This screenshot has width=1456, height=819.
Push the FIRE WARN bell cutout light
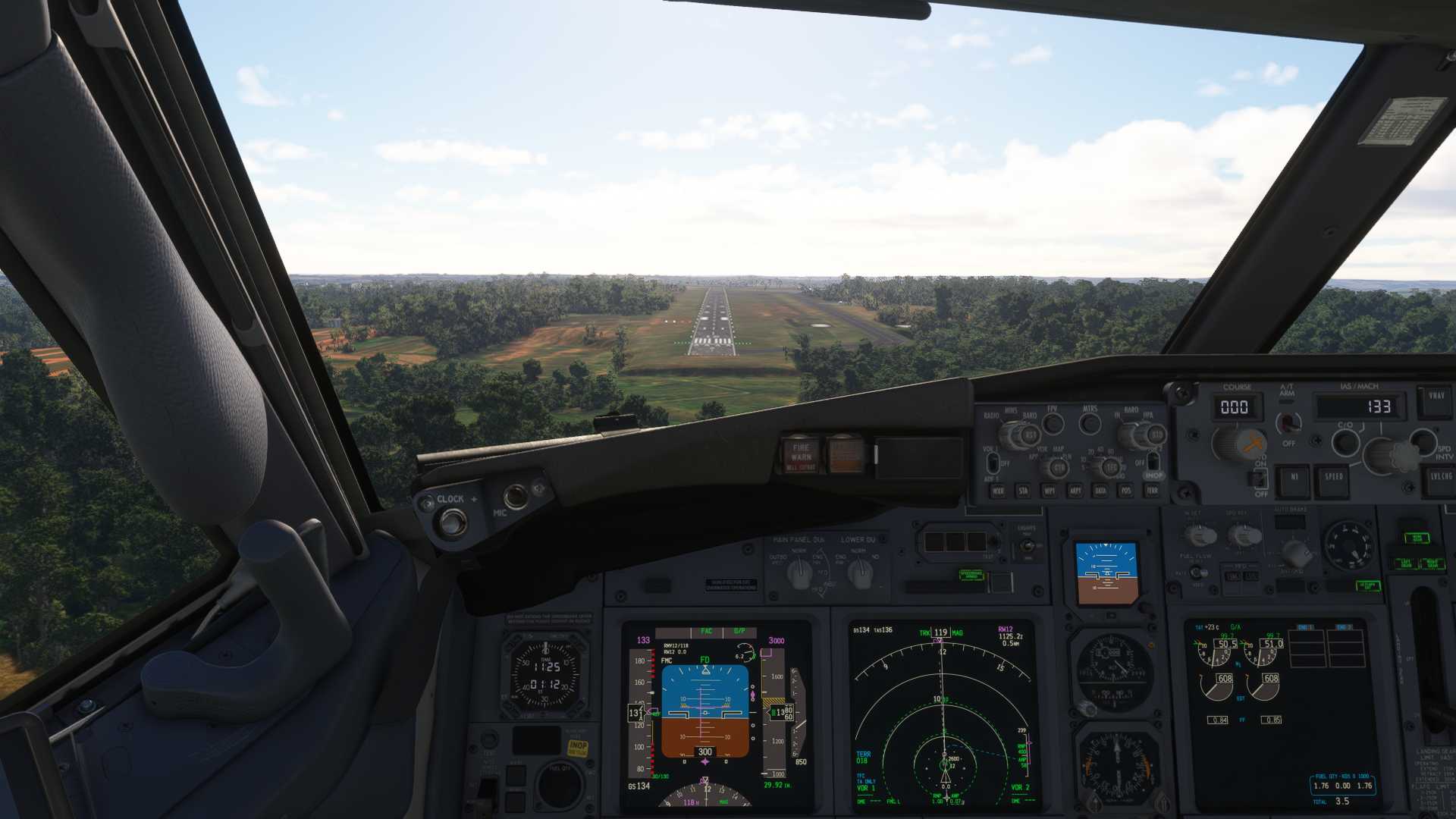[x=801, y=455]
